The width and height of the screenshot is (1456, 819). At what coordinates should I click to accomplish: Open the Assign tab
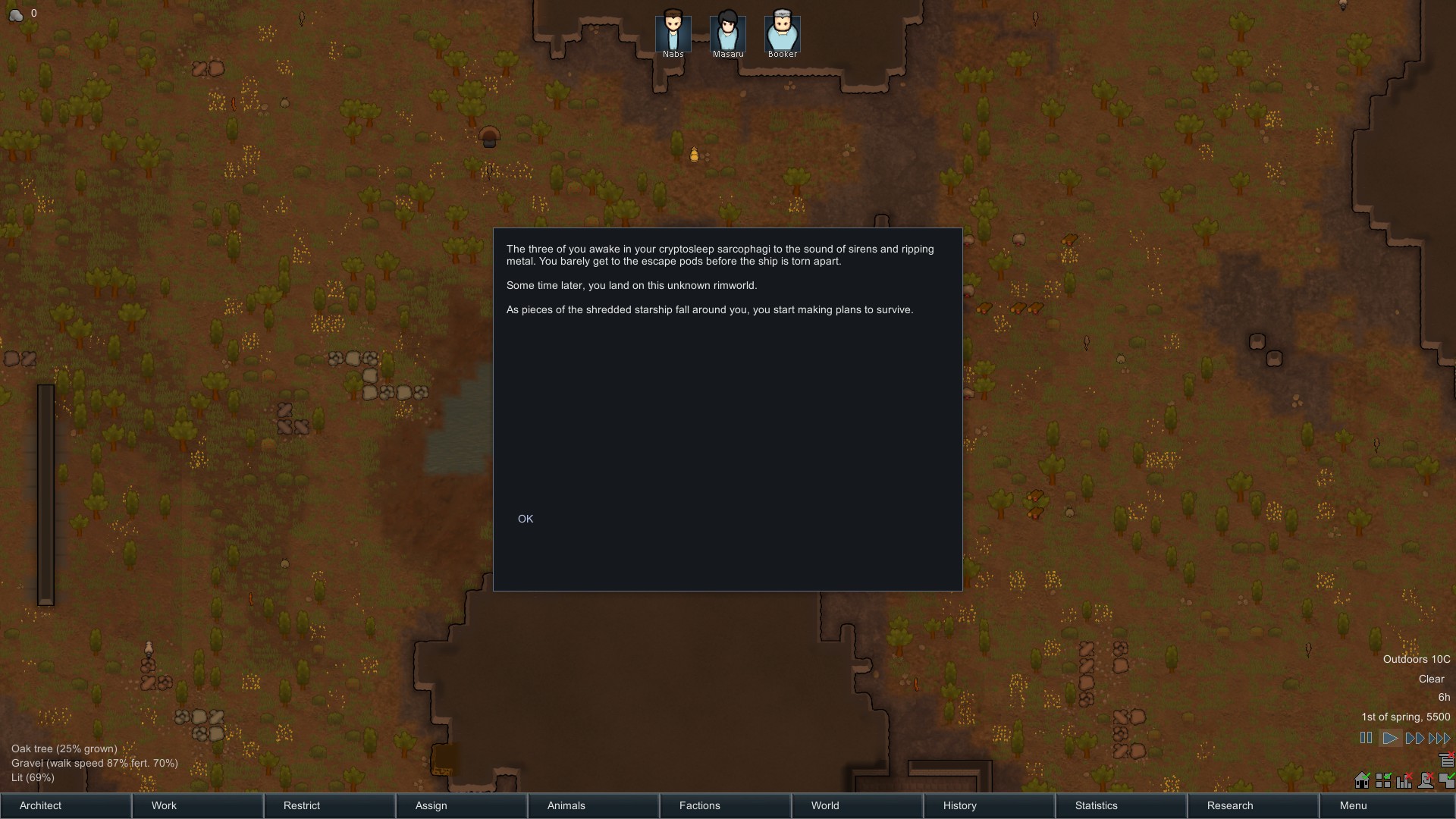(x=462, y=805)
